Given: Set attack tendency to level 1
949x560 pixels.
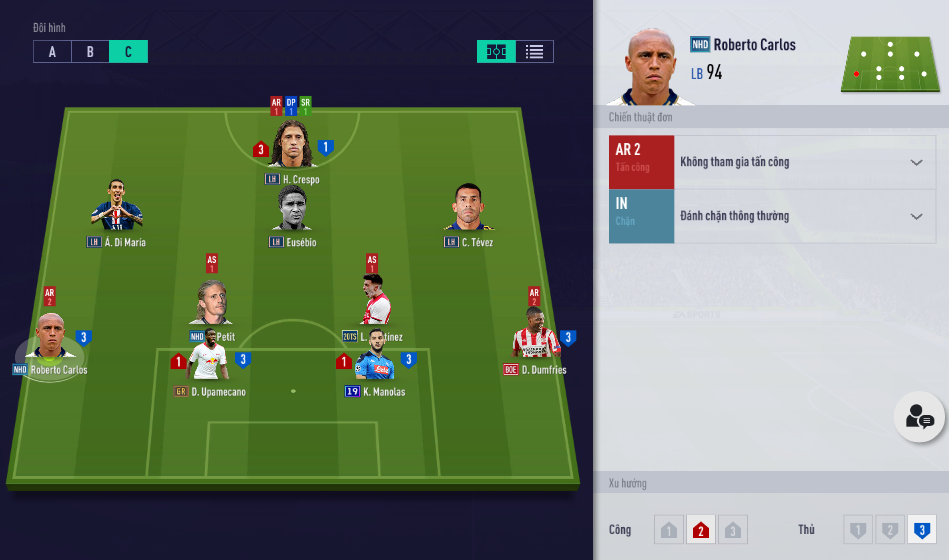Looking at the screenshot, I should (x=669, y=530).
